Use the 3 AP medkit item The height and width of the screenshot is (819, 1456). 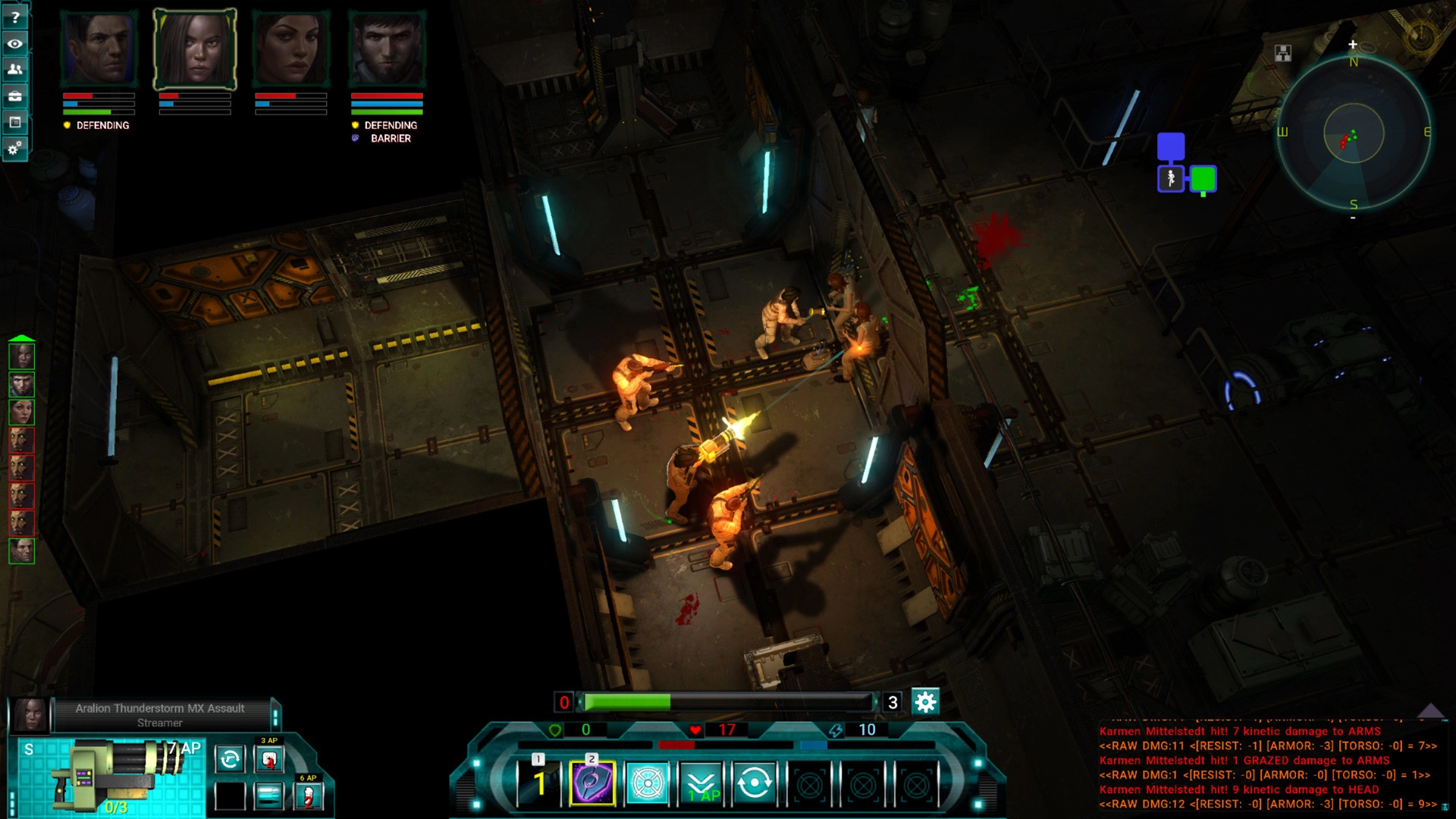tap(269, 759)
